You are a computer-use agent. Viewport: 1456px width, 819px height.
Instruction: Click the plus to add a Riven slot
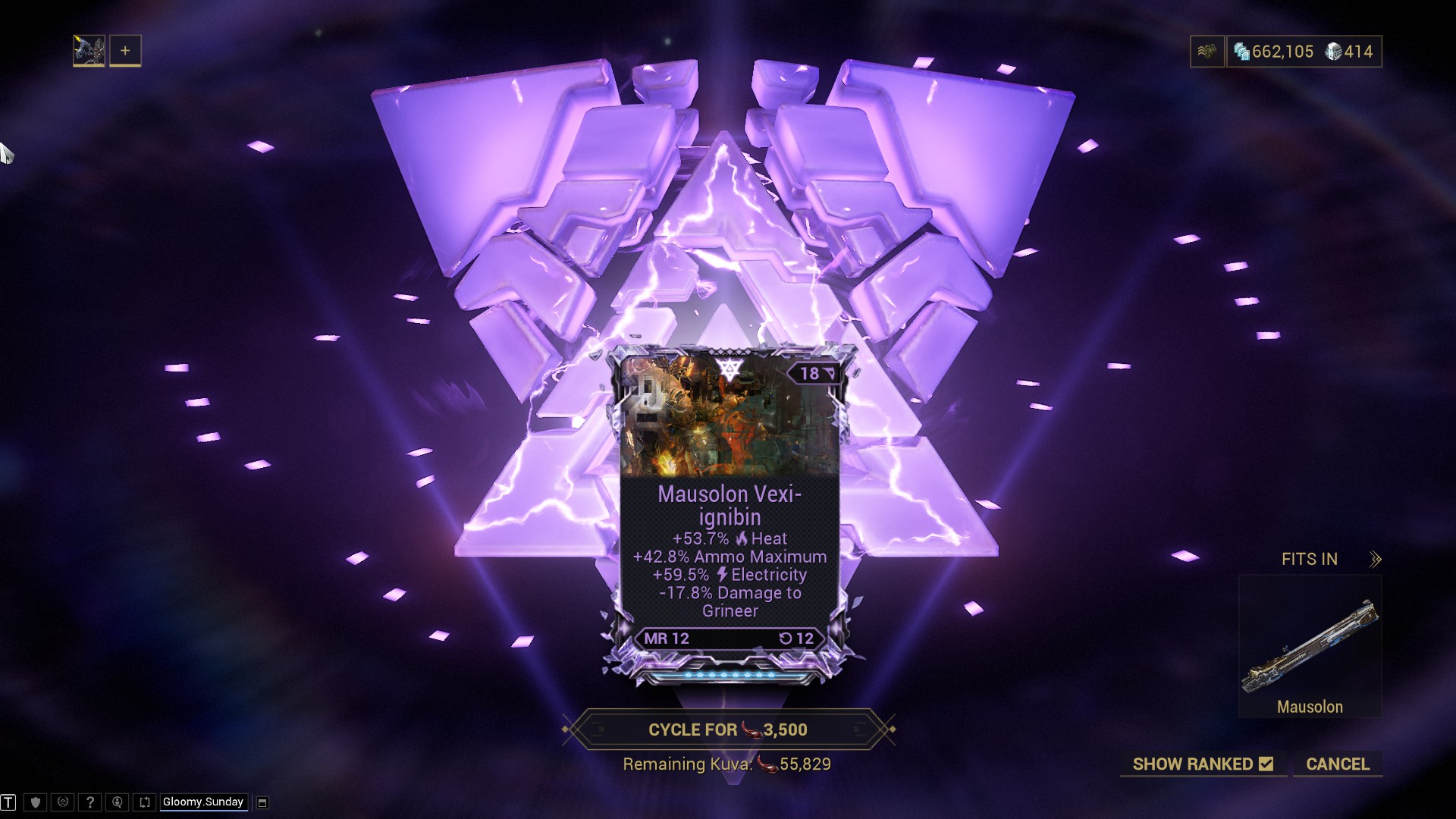click(124, 50)
